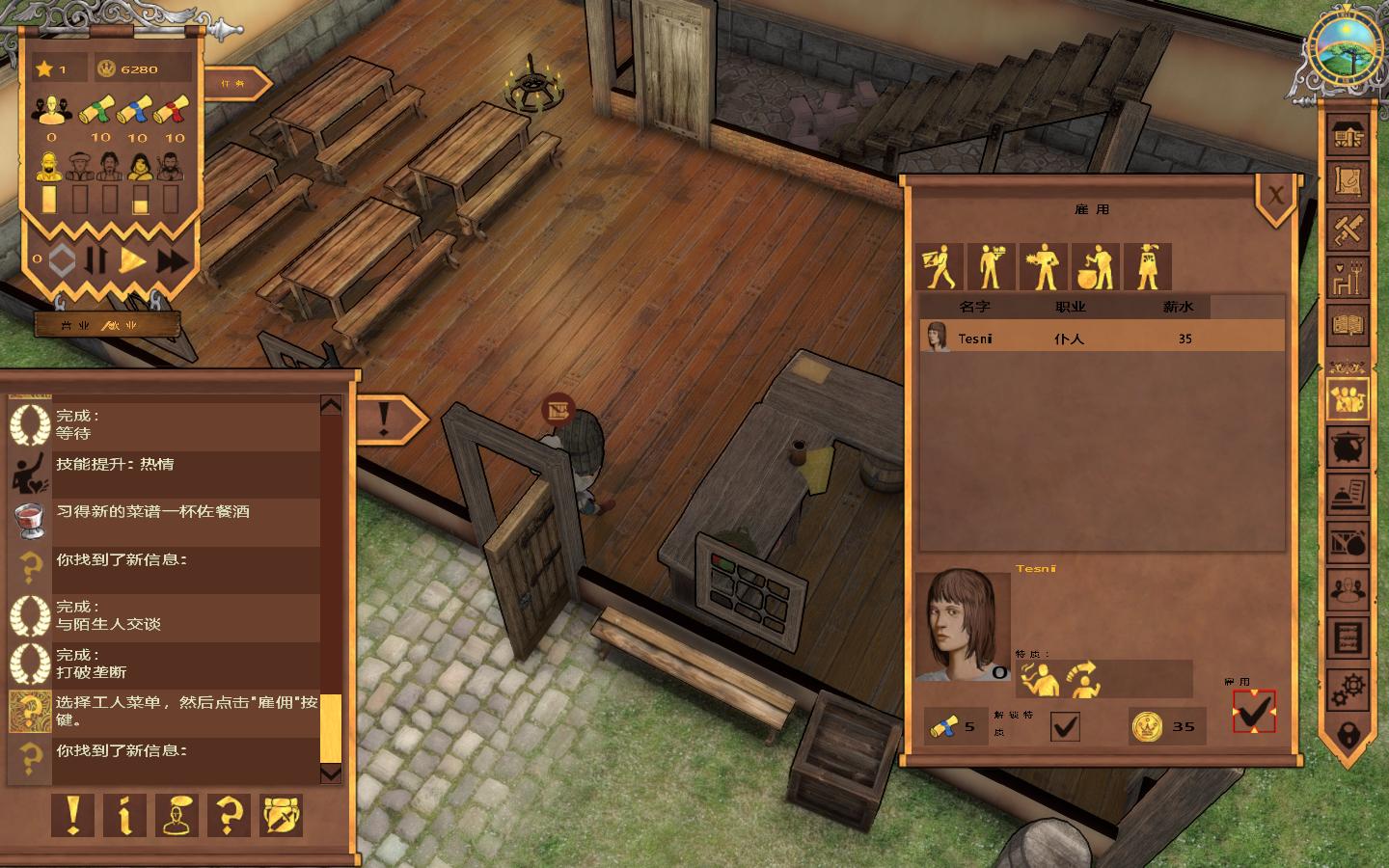
Task: Open the abacus ledger in sidebar
Action: [1348, 637]
